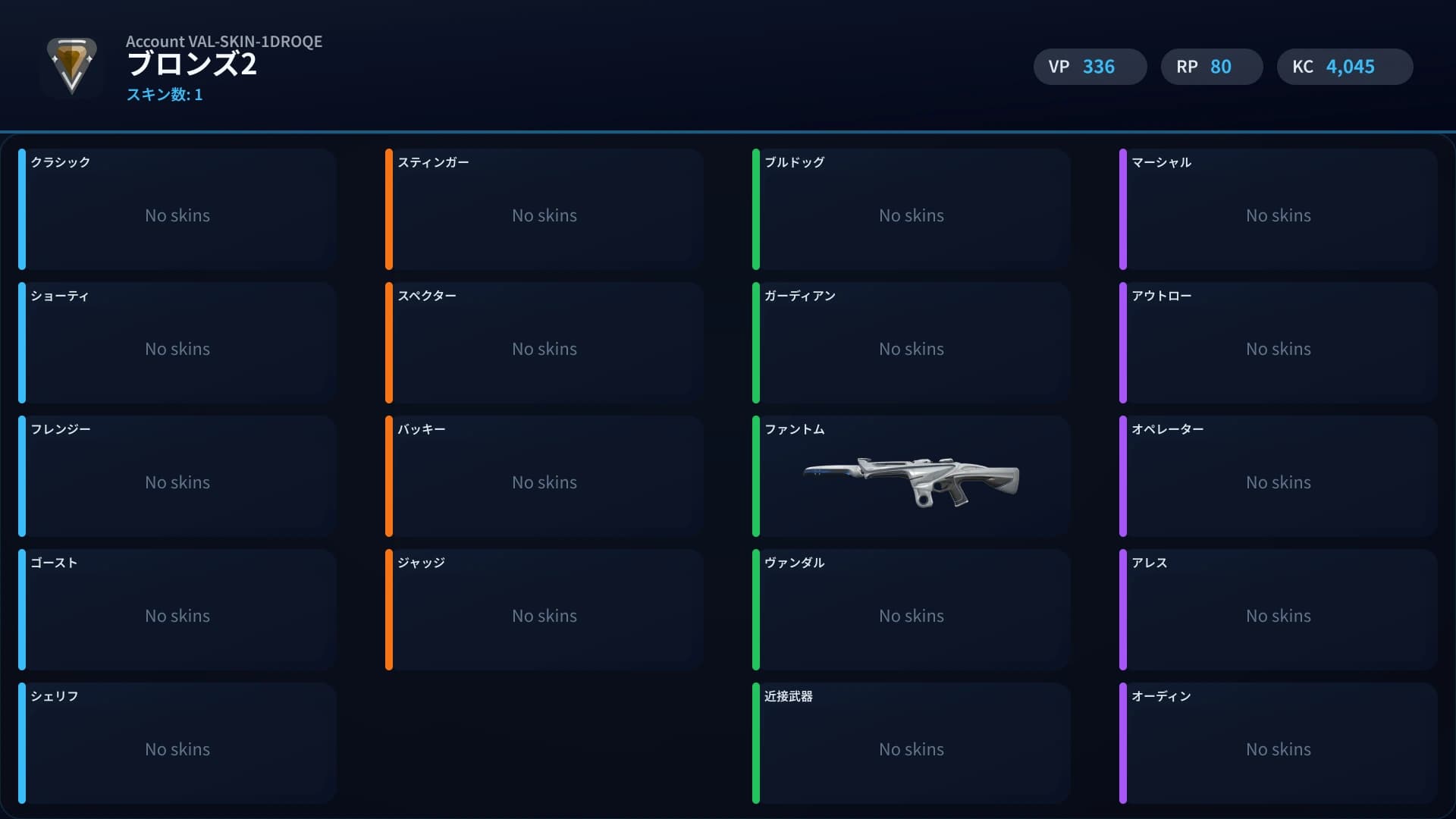
Task: Click the Bronze 2 rank emblem icon
Action: [72, 67]
